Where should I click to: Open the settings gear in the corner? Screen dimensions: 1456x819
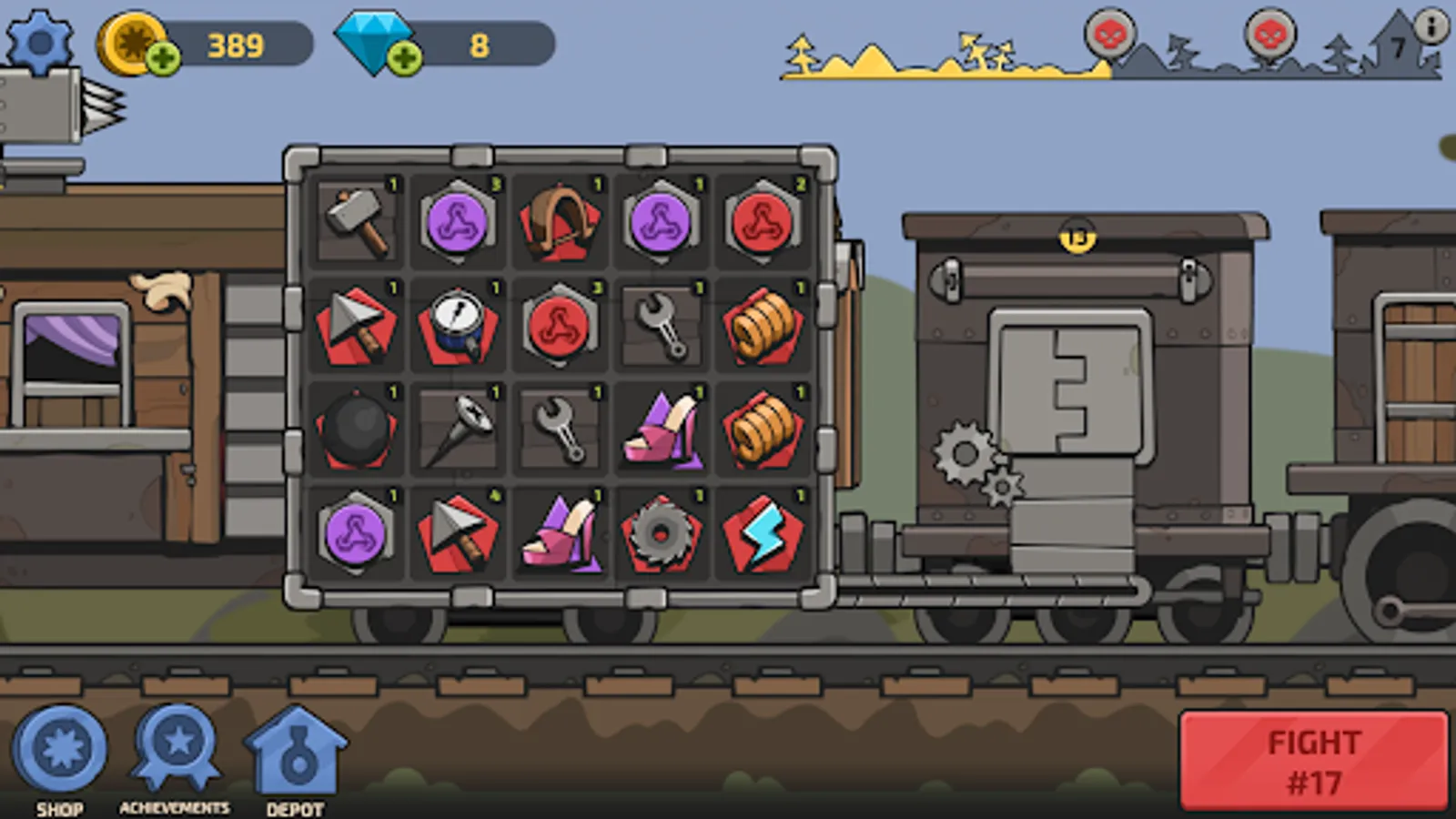tap(38, 41)
